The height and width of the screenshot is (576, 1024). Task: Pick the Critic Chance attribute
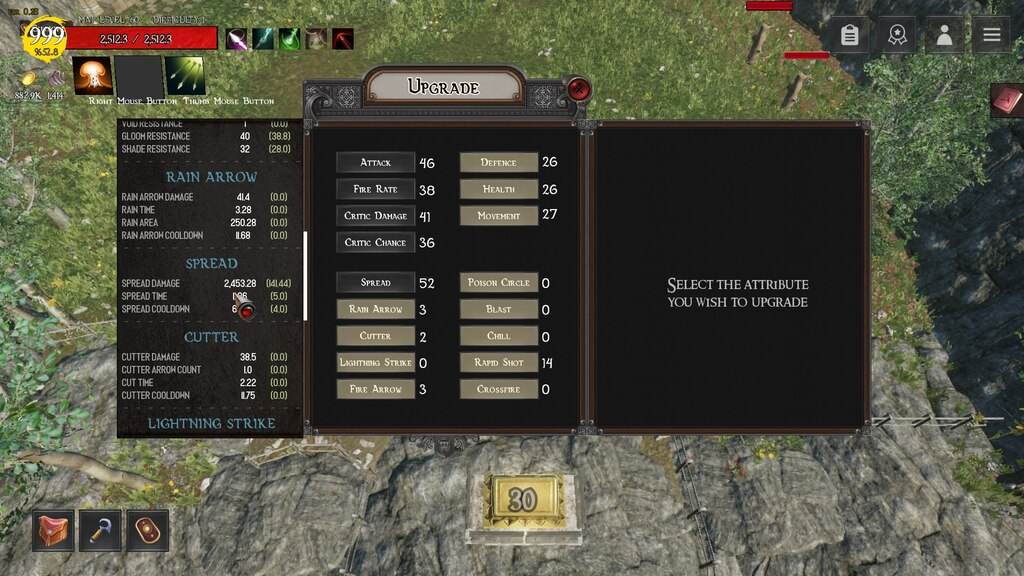point(376,242)
